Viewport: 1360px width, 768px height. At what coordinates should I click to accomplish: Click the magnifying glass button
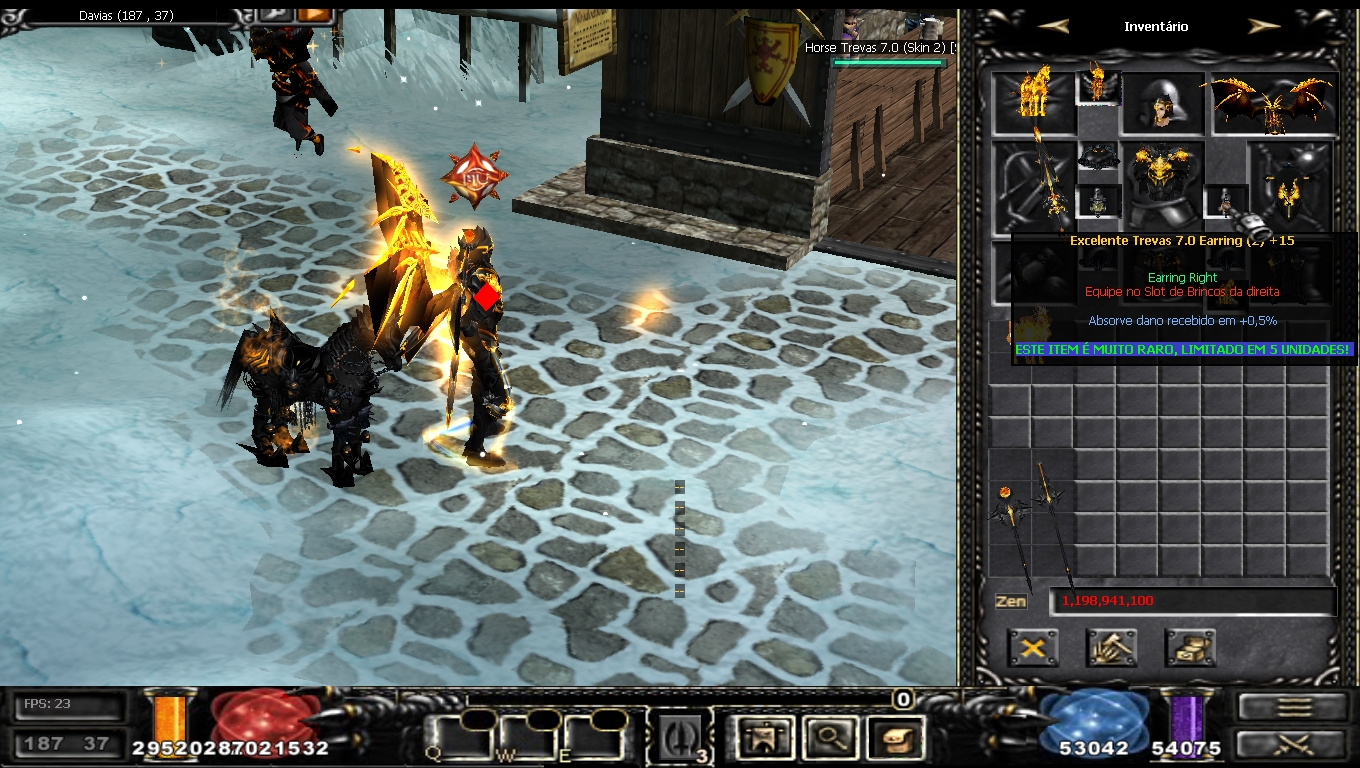[x=828, y=738]
